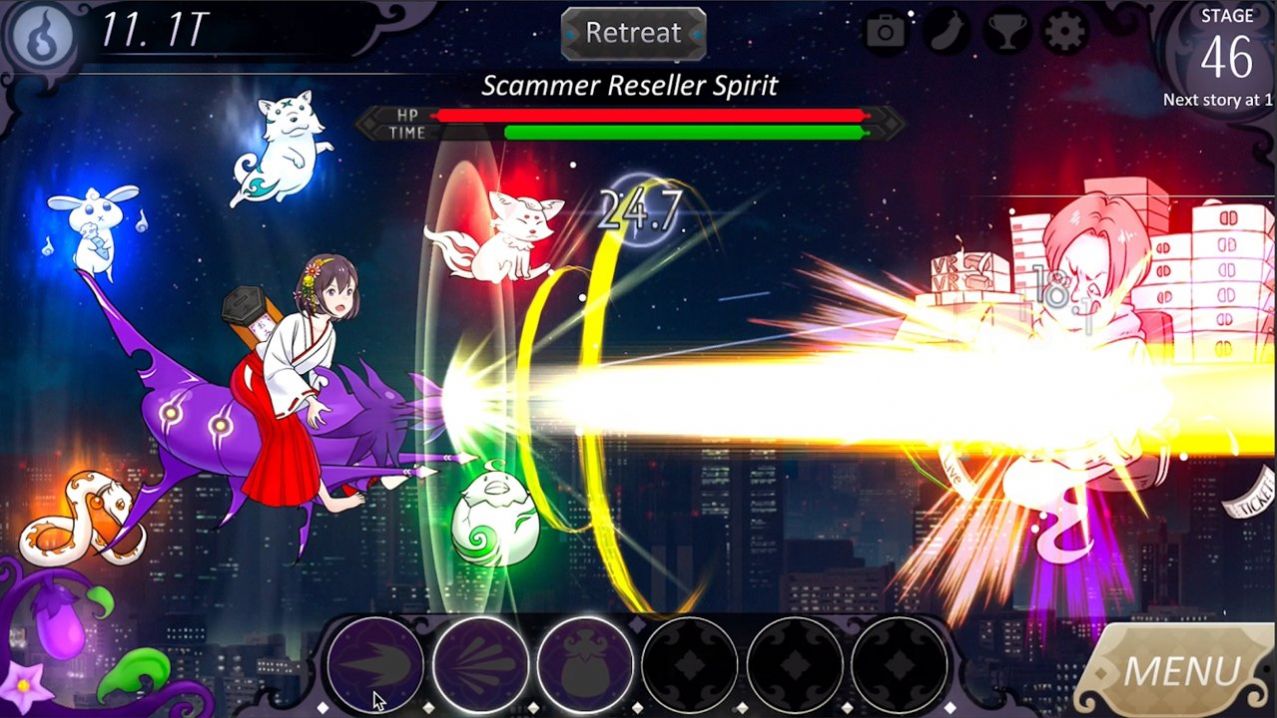The image size is (1277, 718).
Task: Take a screenshot with the camera icon
Action: (885, 33)
